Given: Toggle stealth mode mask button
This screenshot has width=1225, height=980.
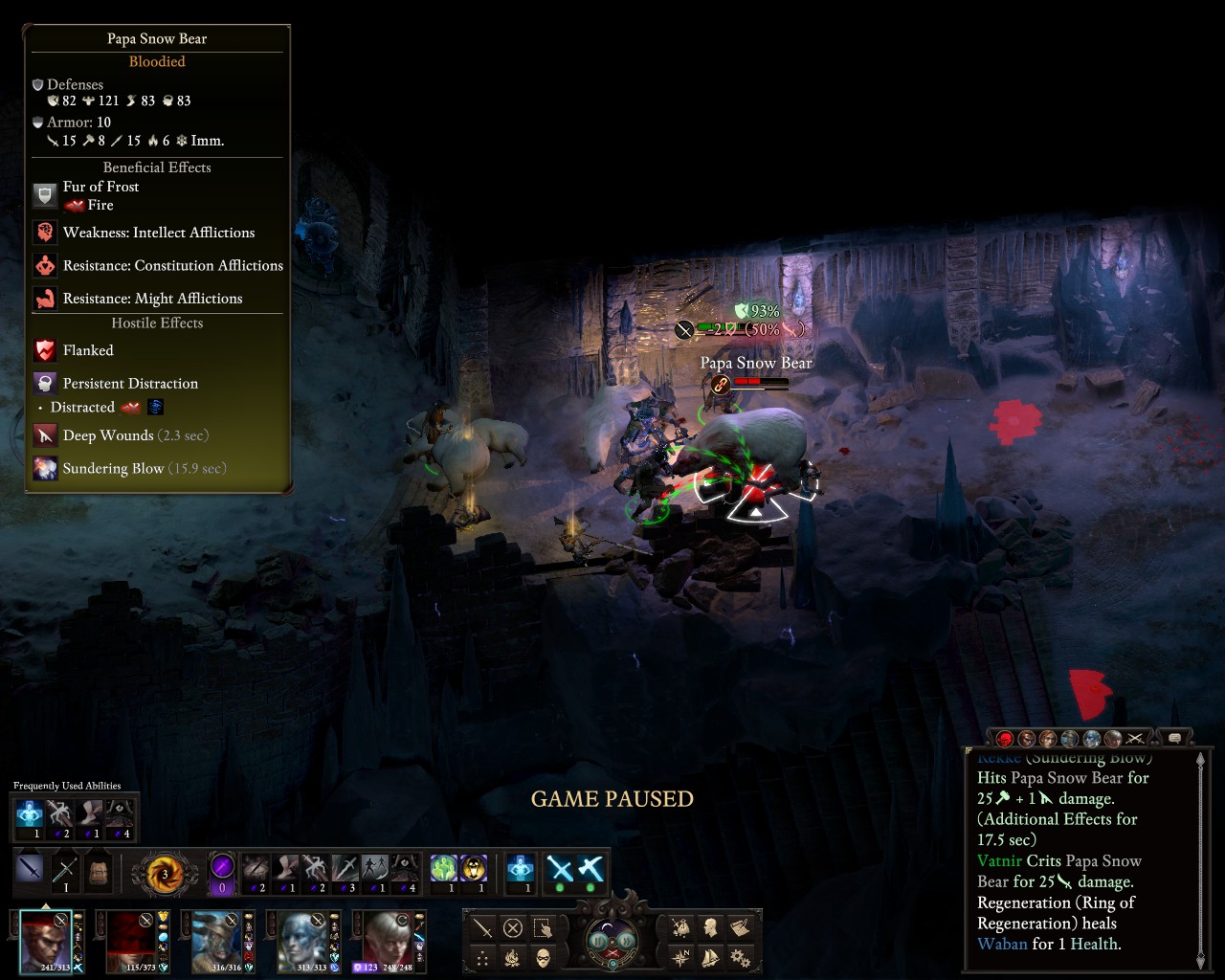Looking at the screenshot, I should (543, 956).
